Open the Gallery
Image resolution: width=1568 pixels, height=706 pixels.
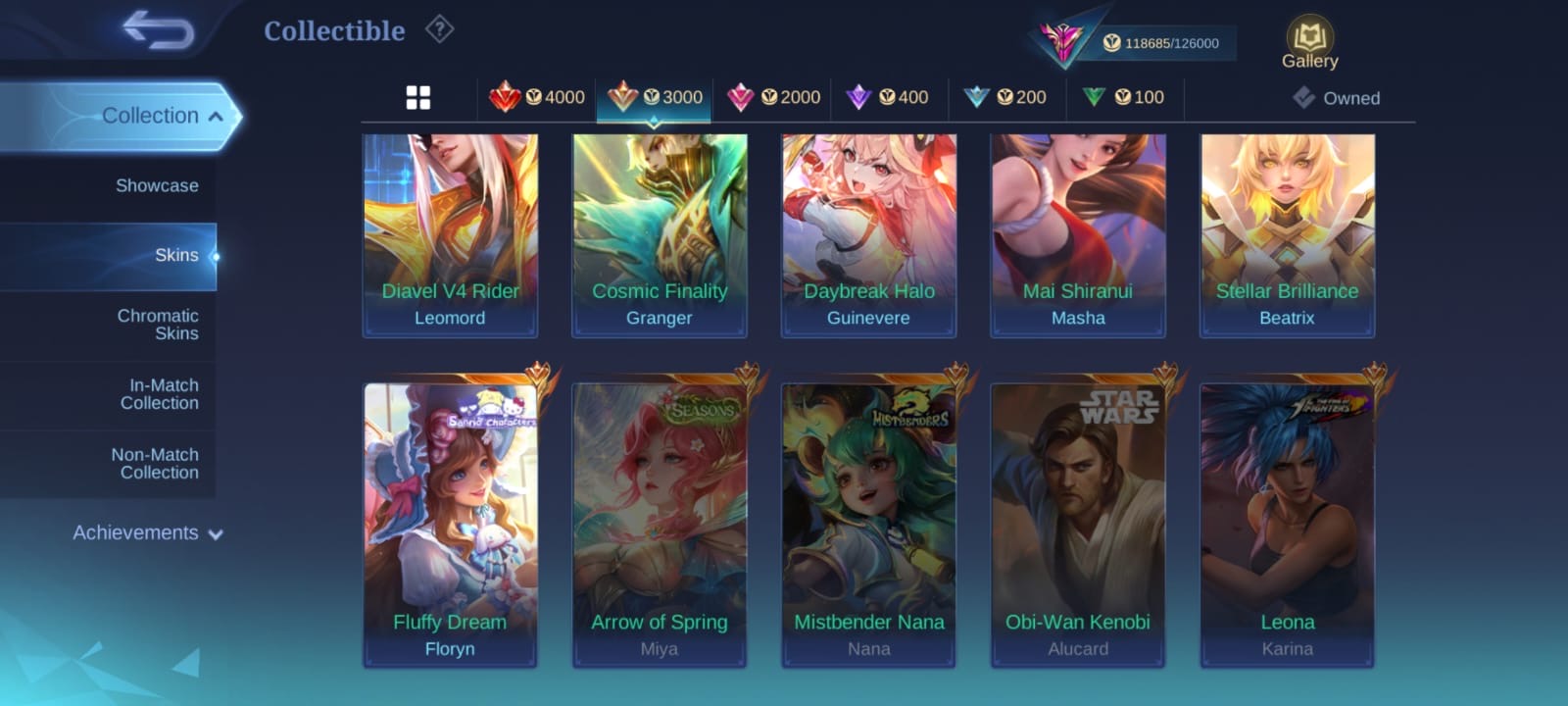point(1309,44)
